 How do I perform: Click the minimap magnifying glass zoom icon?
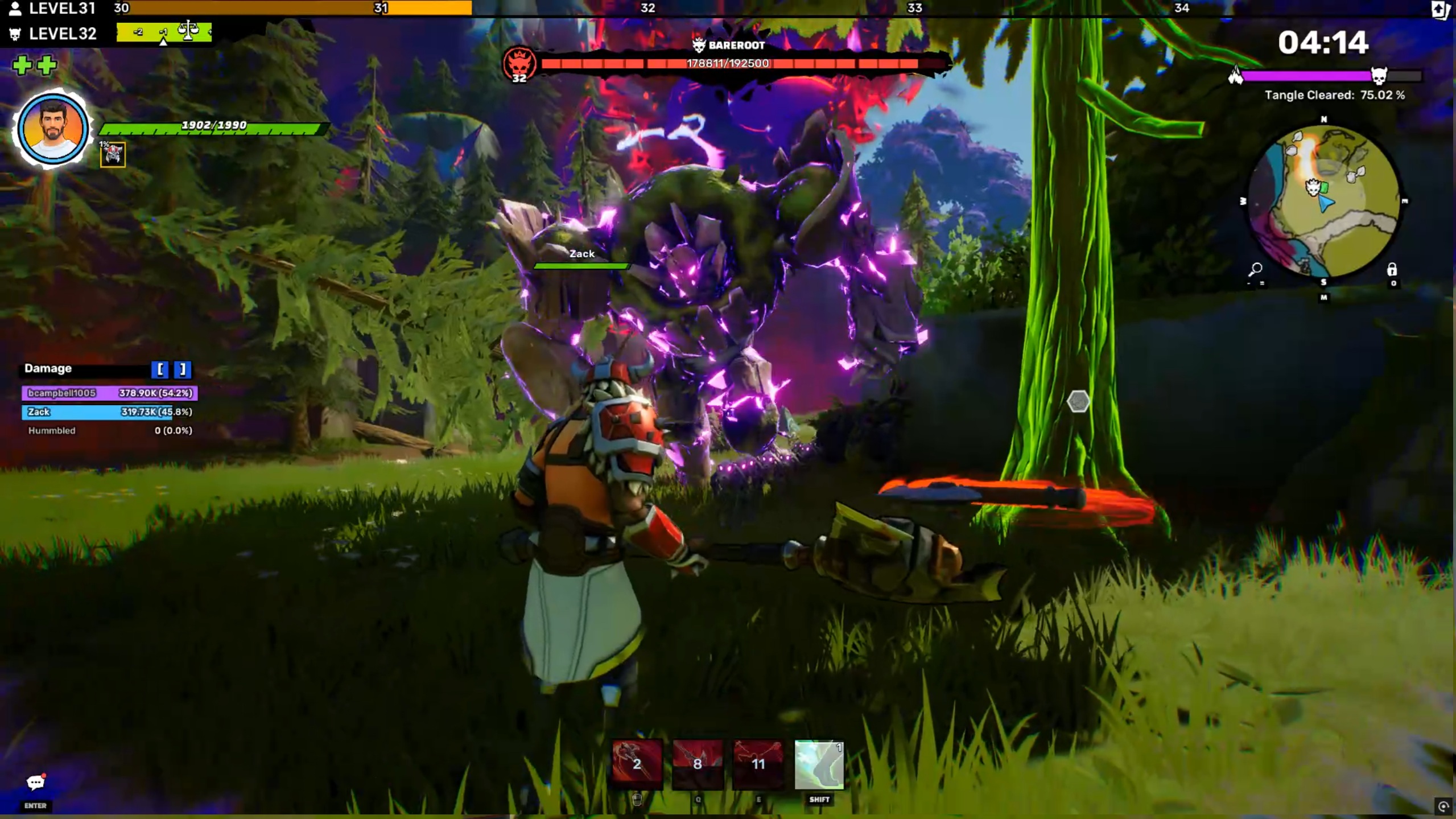pyautogui.click(x=1255, y=269)
